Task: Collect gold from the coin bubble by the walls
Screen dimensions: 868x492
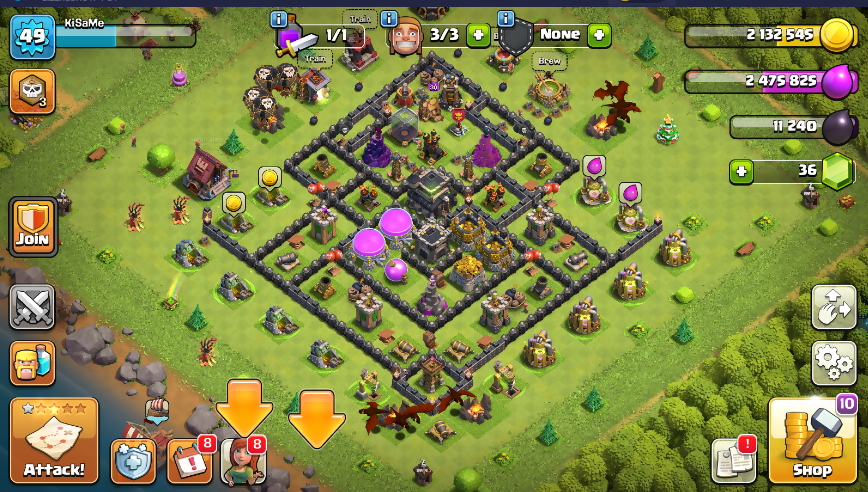Action: tap(269, 178)
